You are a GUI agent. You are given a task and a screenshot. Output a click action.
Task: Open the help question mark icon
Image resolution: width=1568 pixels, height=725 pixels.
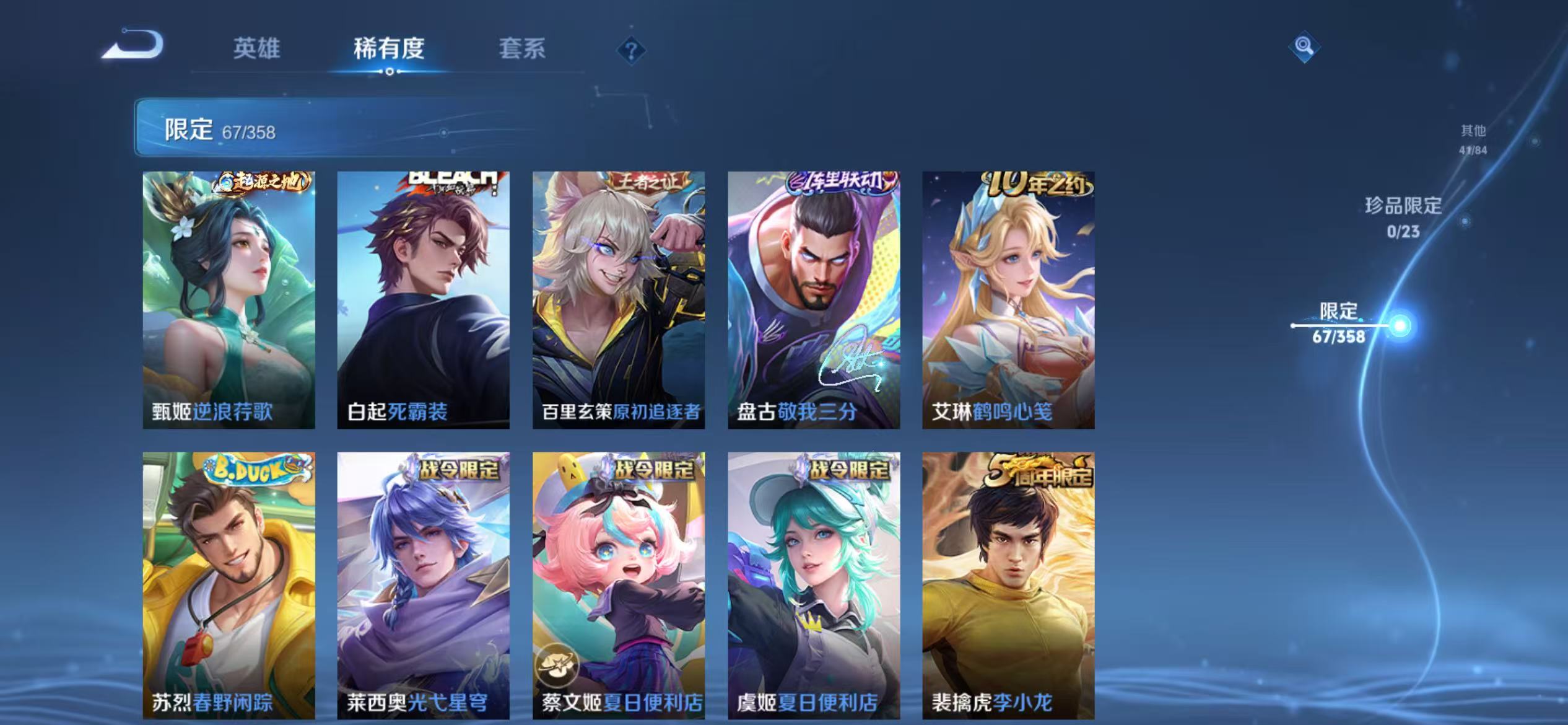coord(631,51)
